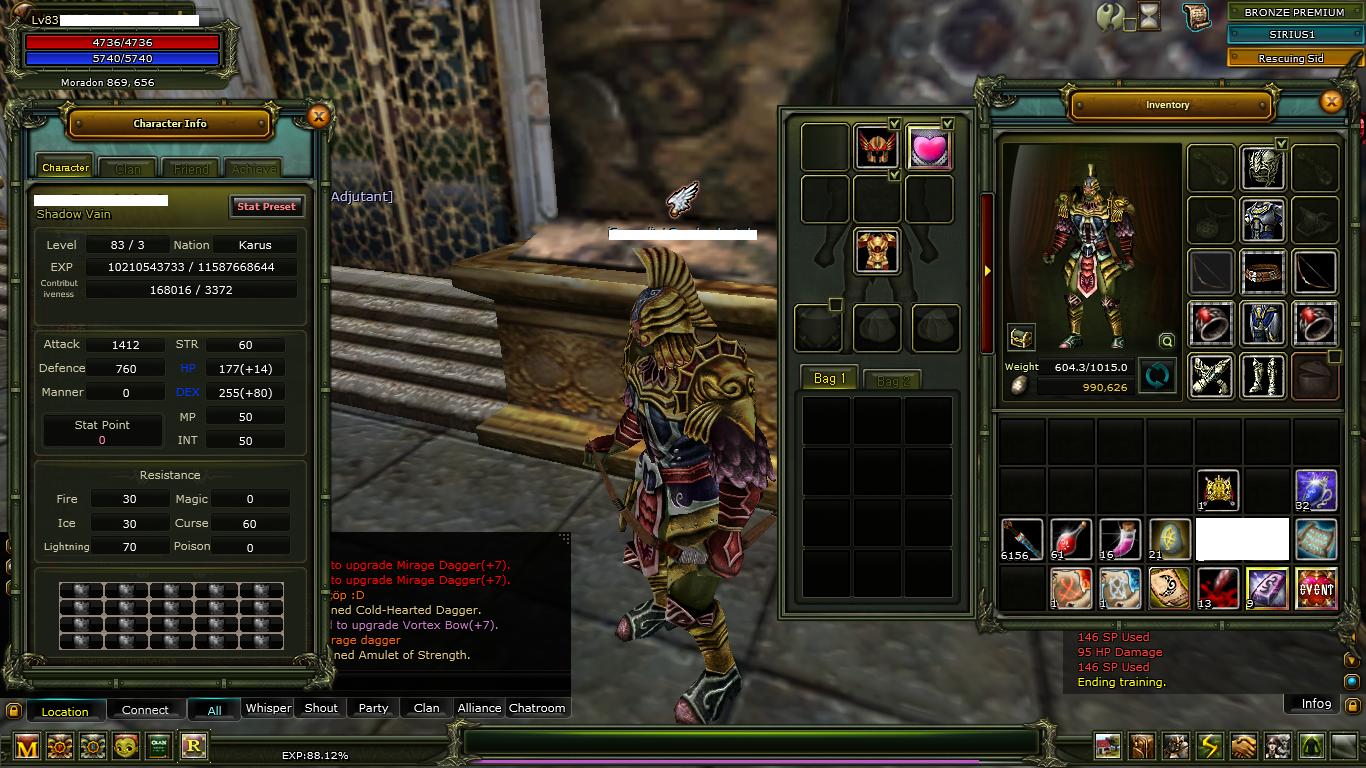Screen dimensions: 1366x768
Task: Click the green circular arrows beside coin total
Action: [x=1157, y=374]
